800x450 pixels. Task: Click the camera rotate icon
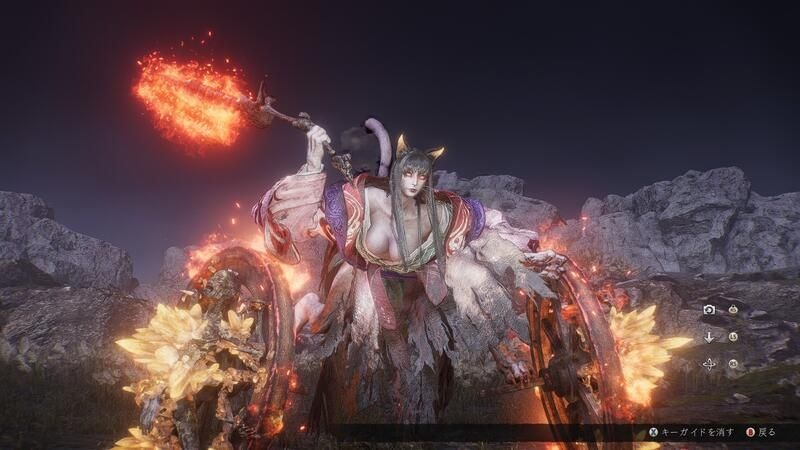[x=709, y=310]
